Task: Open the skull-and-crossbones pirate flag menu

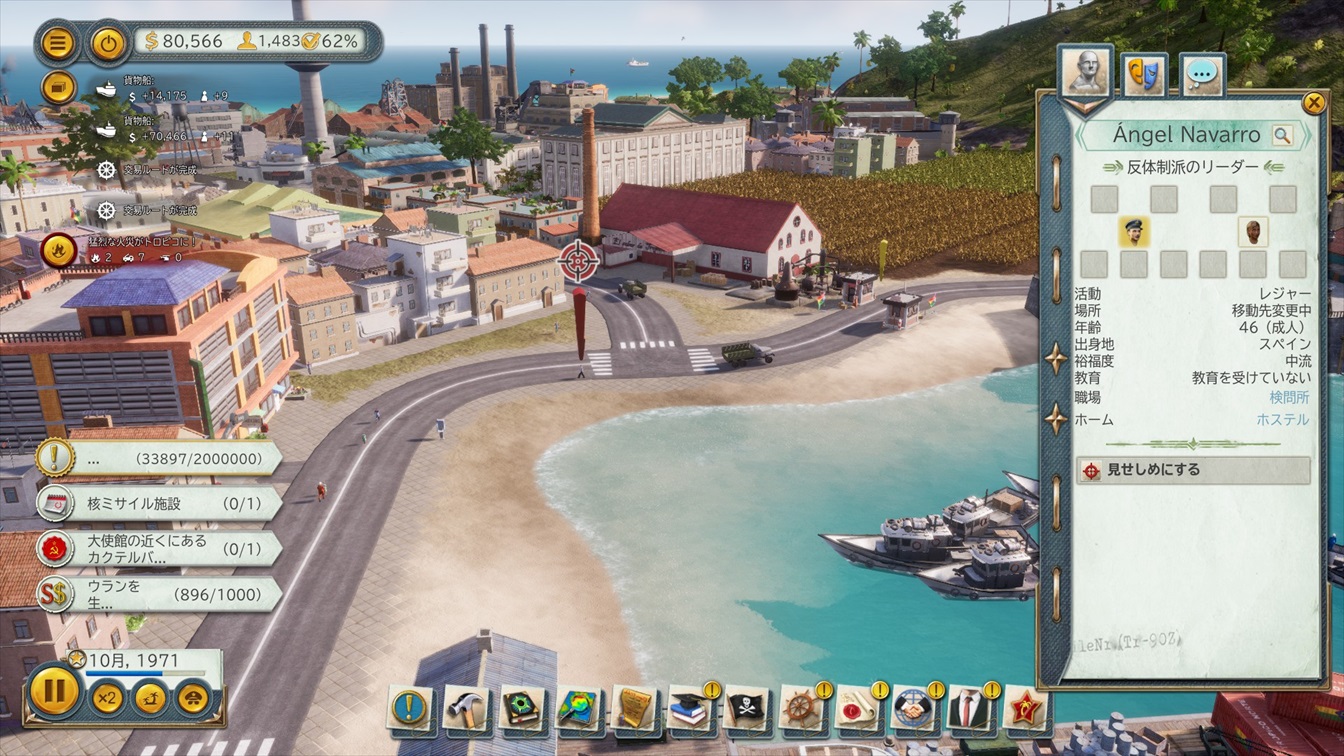Action: pos(746,708)
